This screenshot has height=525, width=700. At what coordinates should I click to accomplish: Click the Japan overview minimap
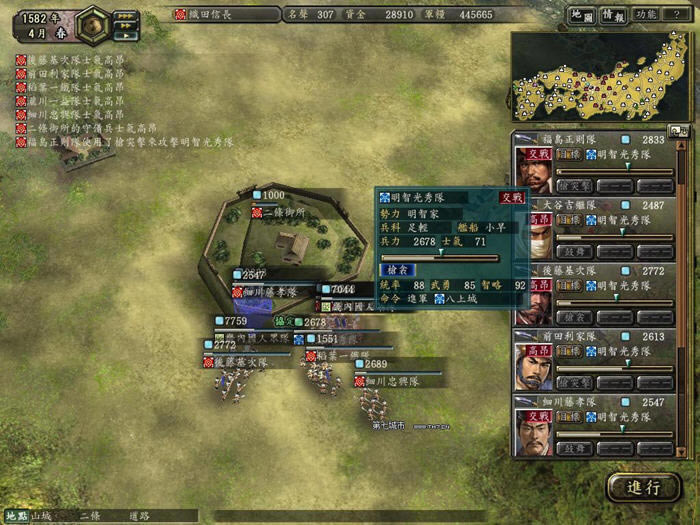click(601, 77)
